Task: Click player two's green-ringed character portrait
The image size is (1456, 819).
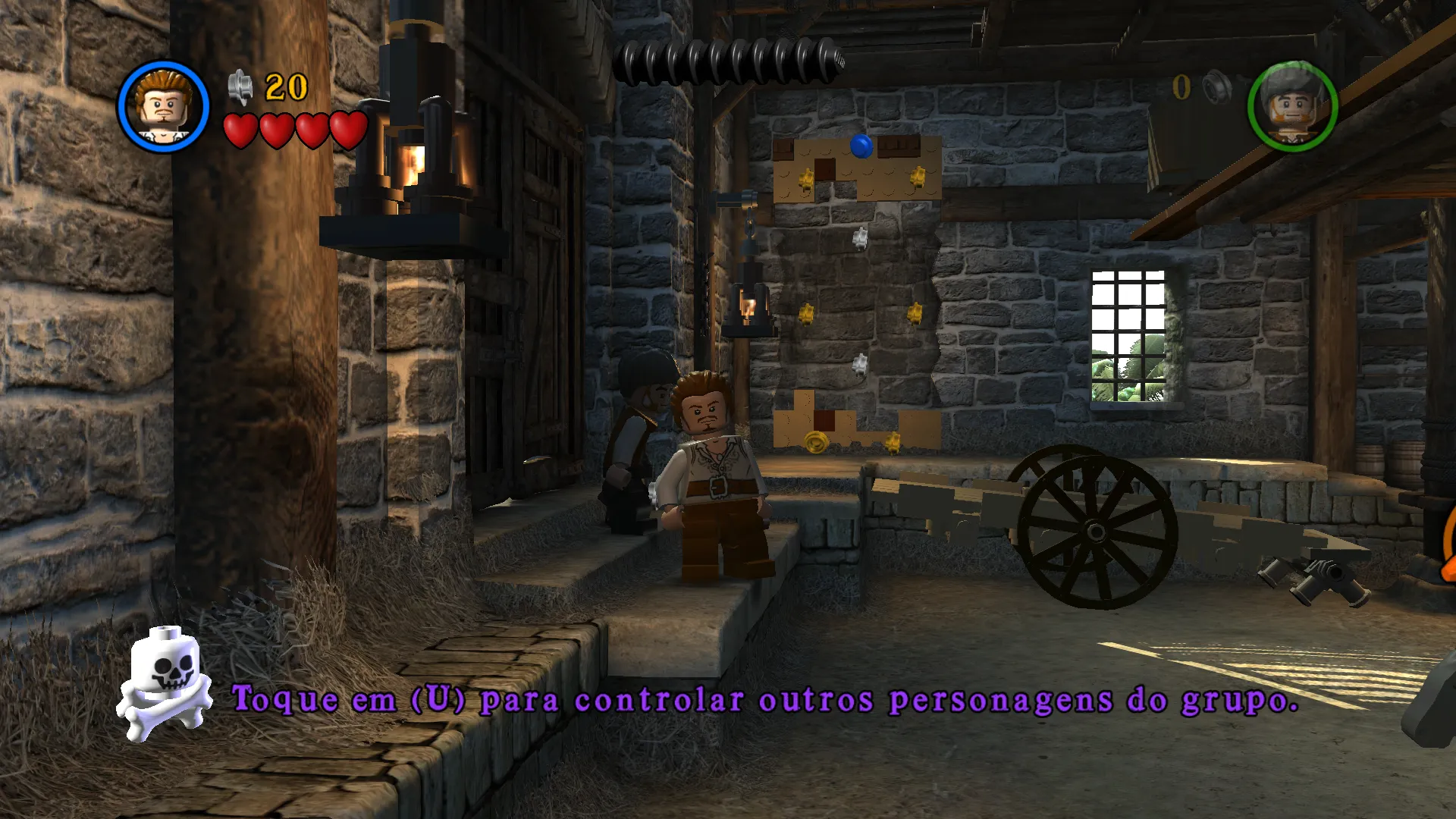Action: pyautogui.click(x=1291, y=107)
